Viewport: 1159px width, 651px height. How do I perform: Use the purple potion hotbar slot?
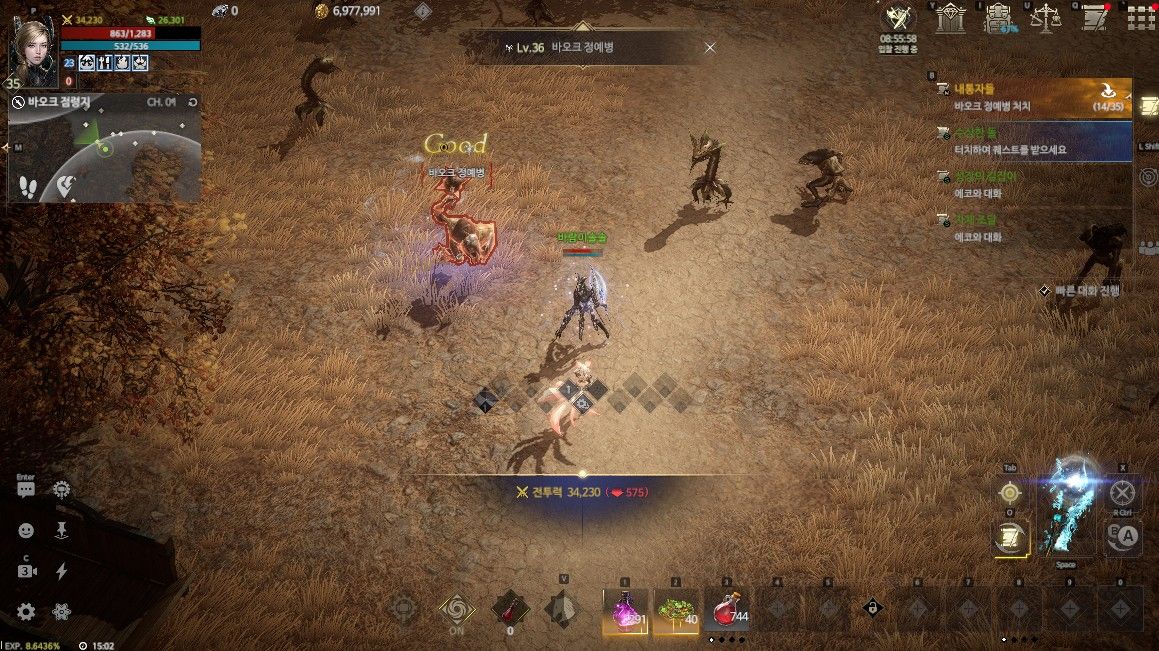626,608
